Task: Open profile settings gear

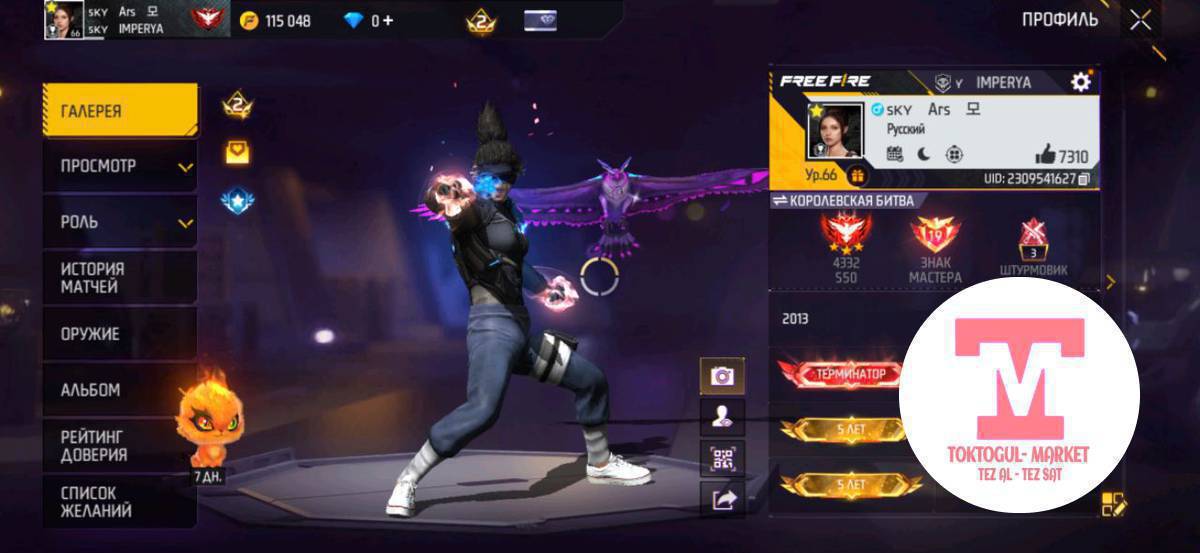Action: [x=1080, y=82]
